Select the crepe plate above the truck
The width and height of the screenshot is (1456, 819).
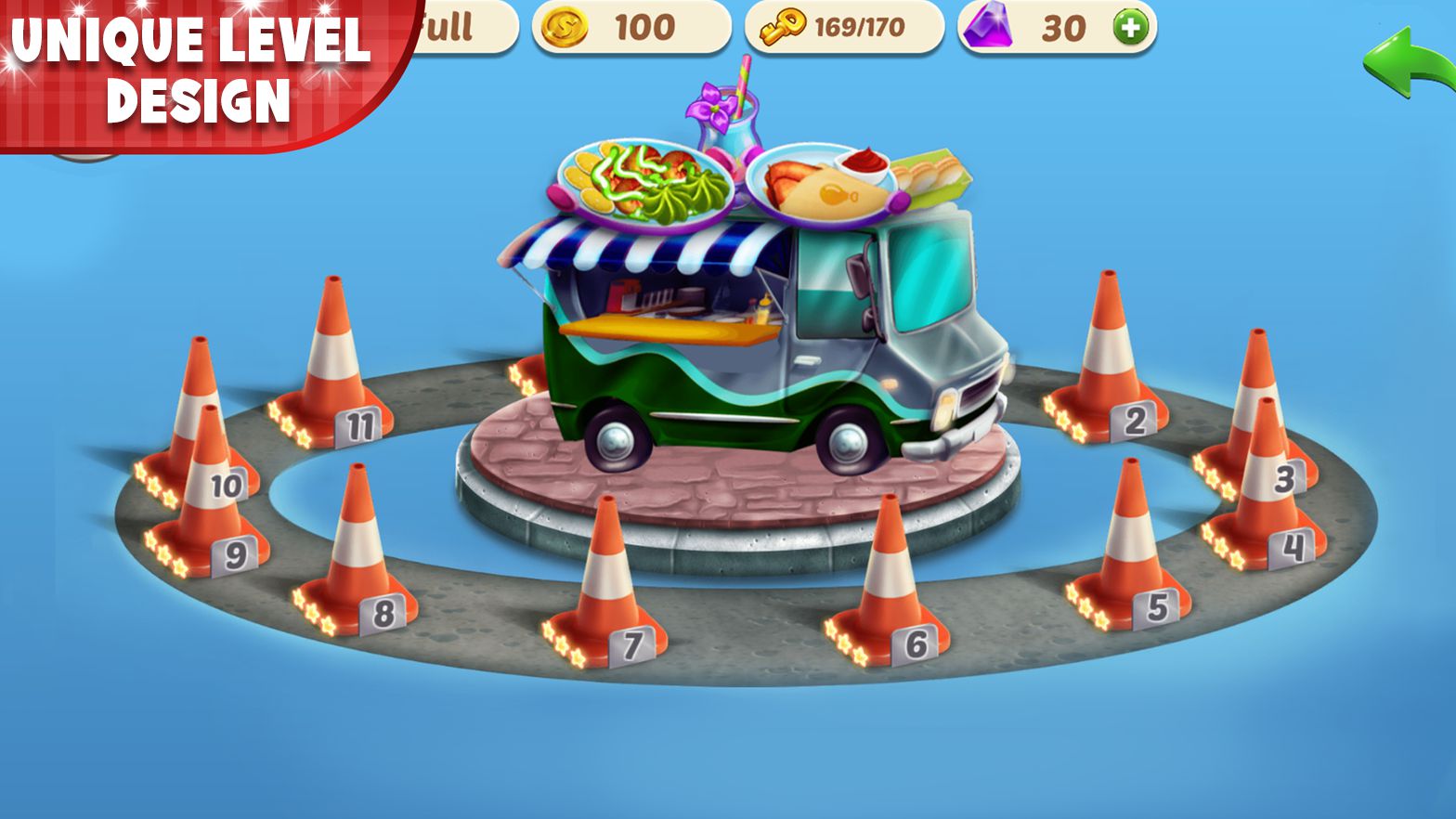click(x=826, y=181)
